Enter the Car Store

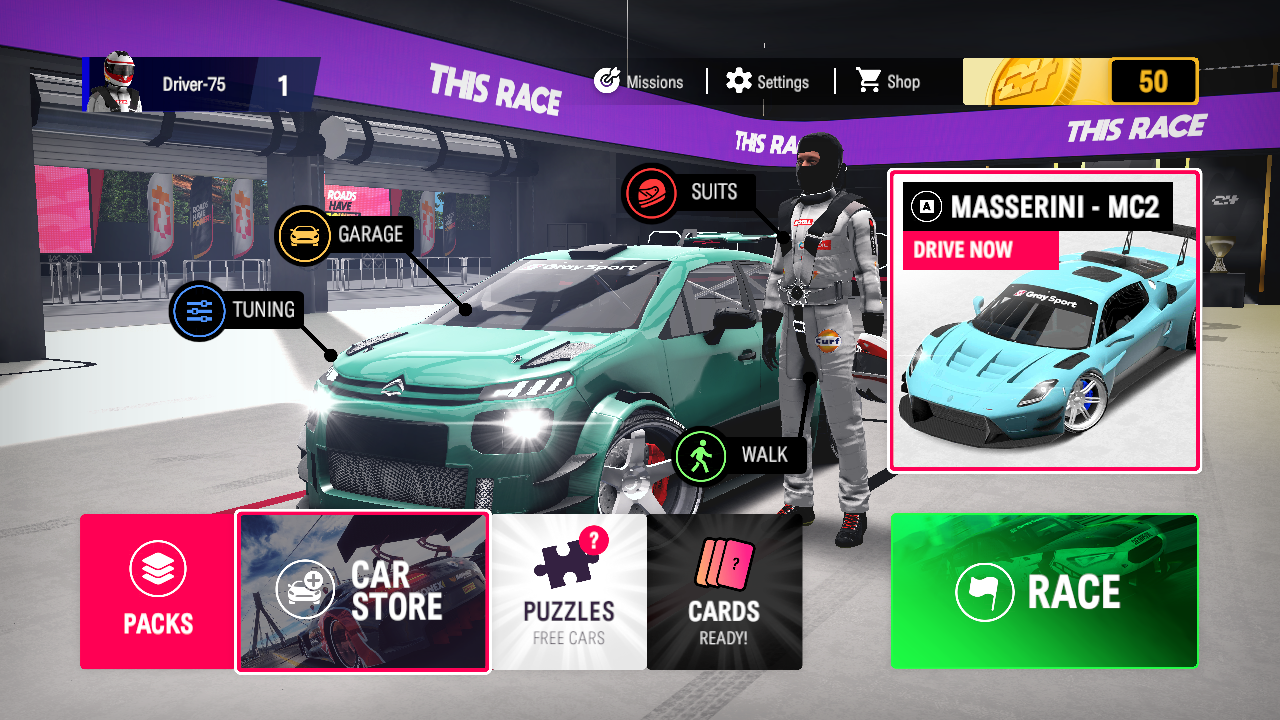(363, 591)
